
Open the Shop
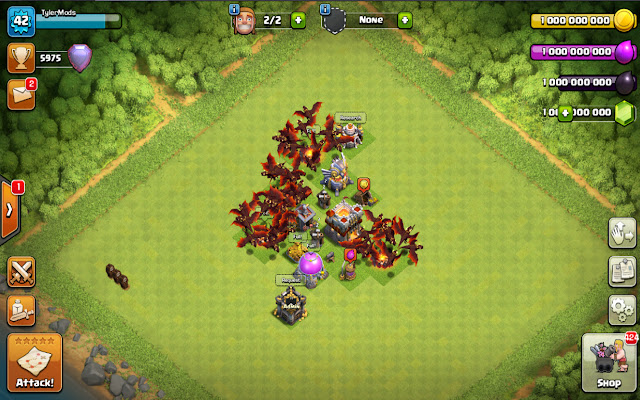pos(608,364)
